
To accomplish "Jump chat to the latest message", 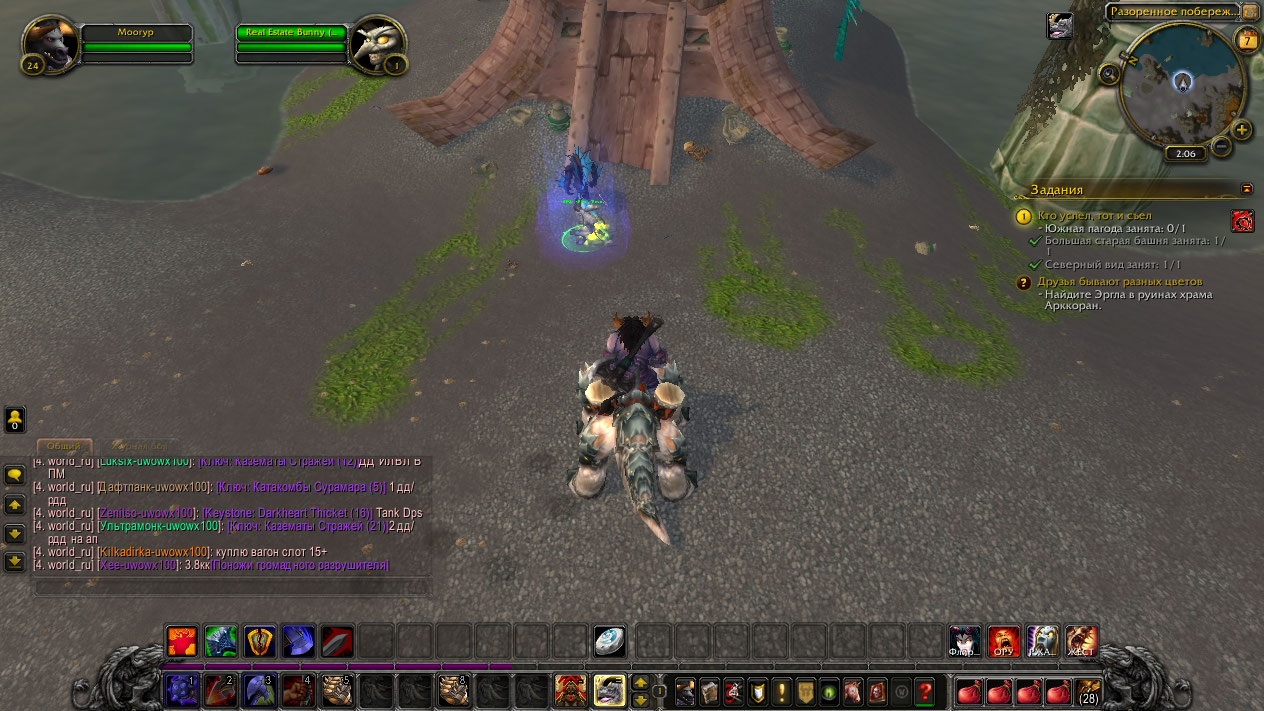I will point(15,562).
